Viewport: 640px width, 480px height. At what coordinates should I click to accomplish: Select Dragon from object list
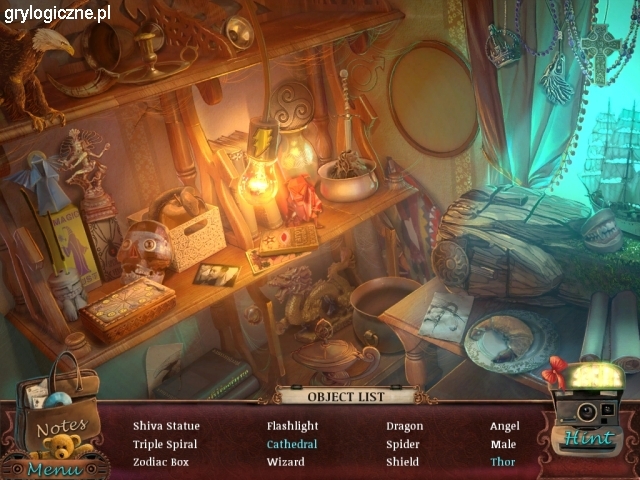tap(405, 426)
